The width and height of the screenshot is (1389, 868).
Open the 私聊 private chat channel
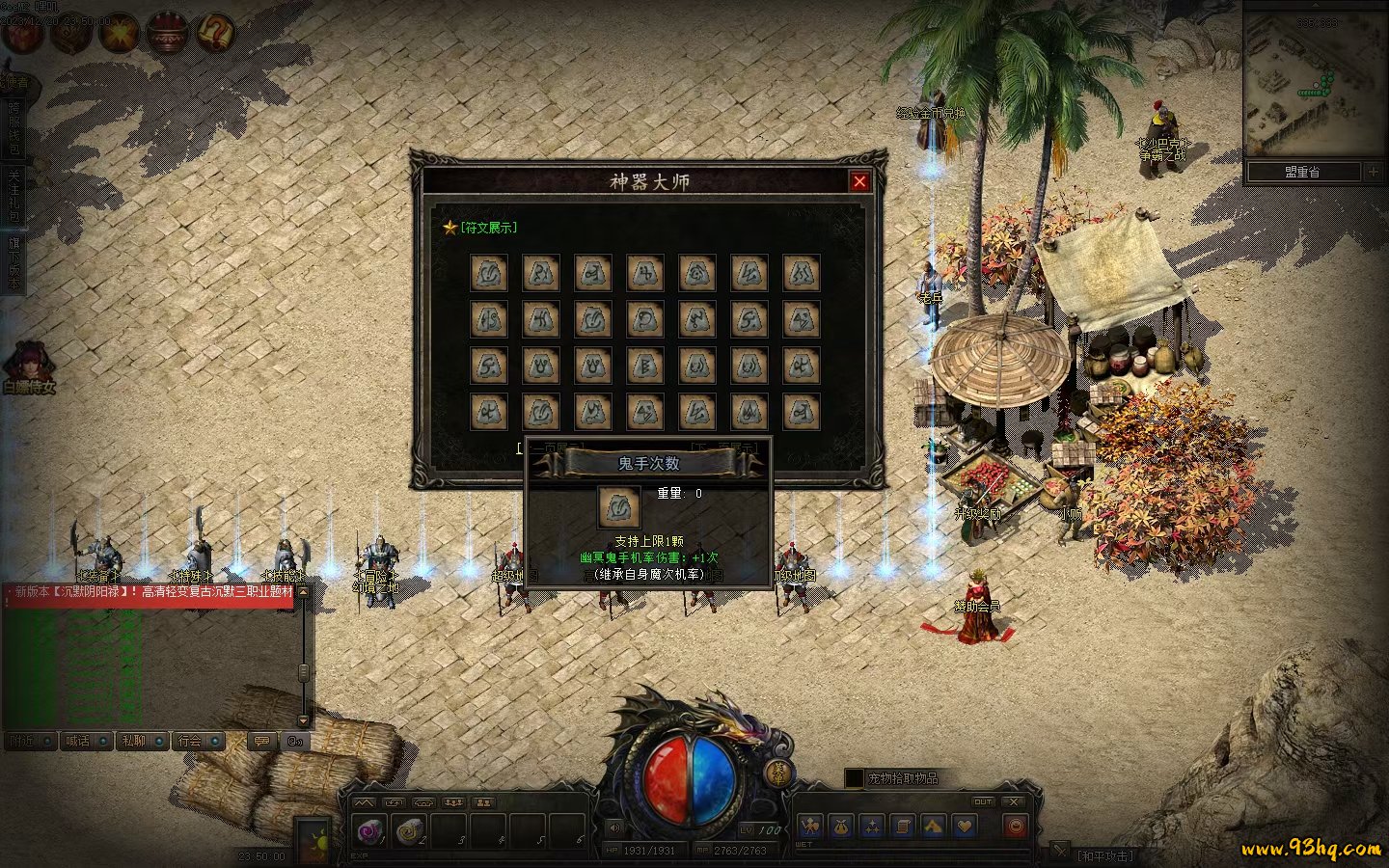coord(135,741)
